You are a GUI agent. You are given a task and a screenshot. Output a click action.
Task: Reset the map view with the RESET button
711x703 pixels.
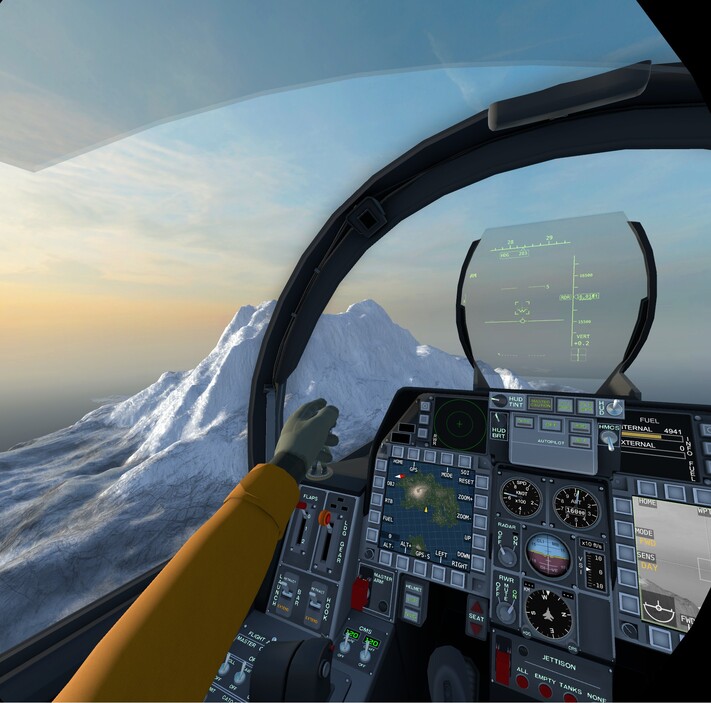tap(481, 481)
